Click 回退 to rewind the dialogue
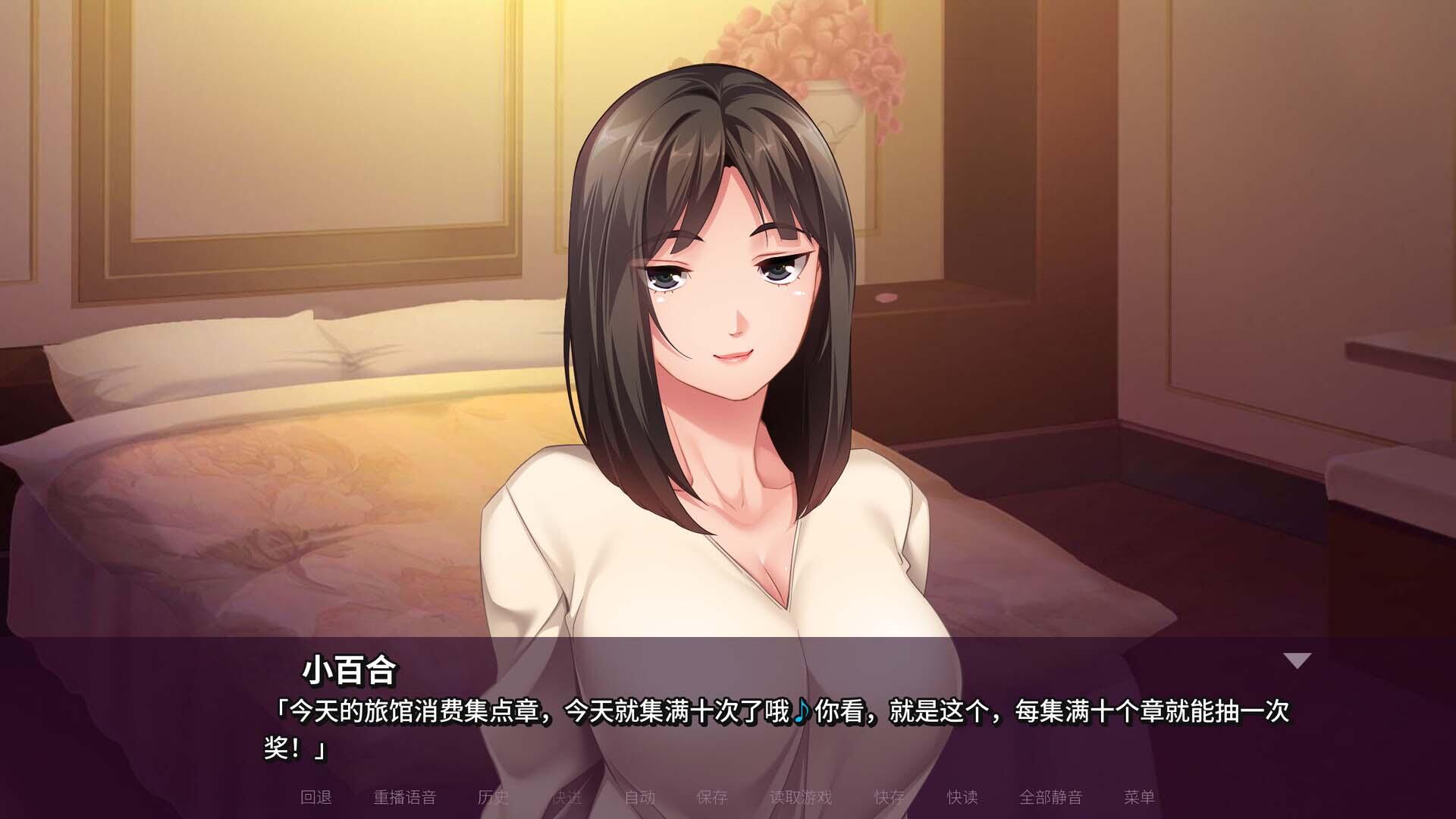1456x819 pixels. tap(316, 799)
